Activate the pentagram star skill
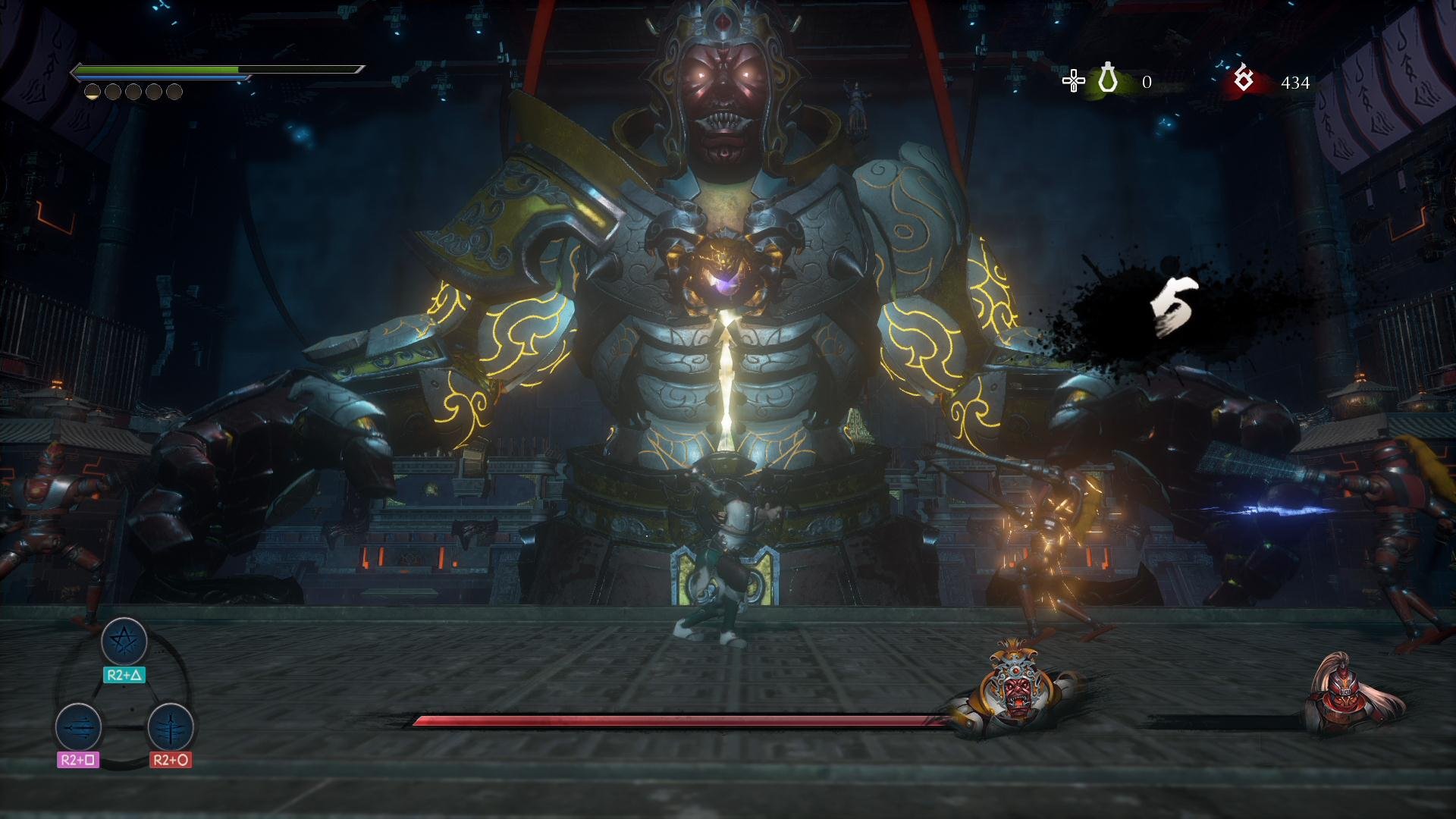 (124, 642)
